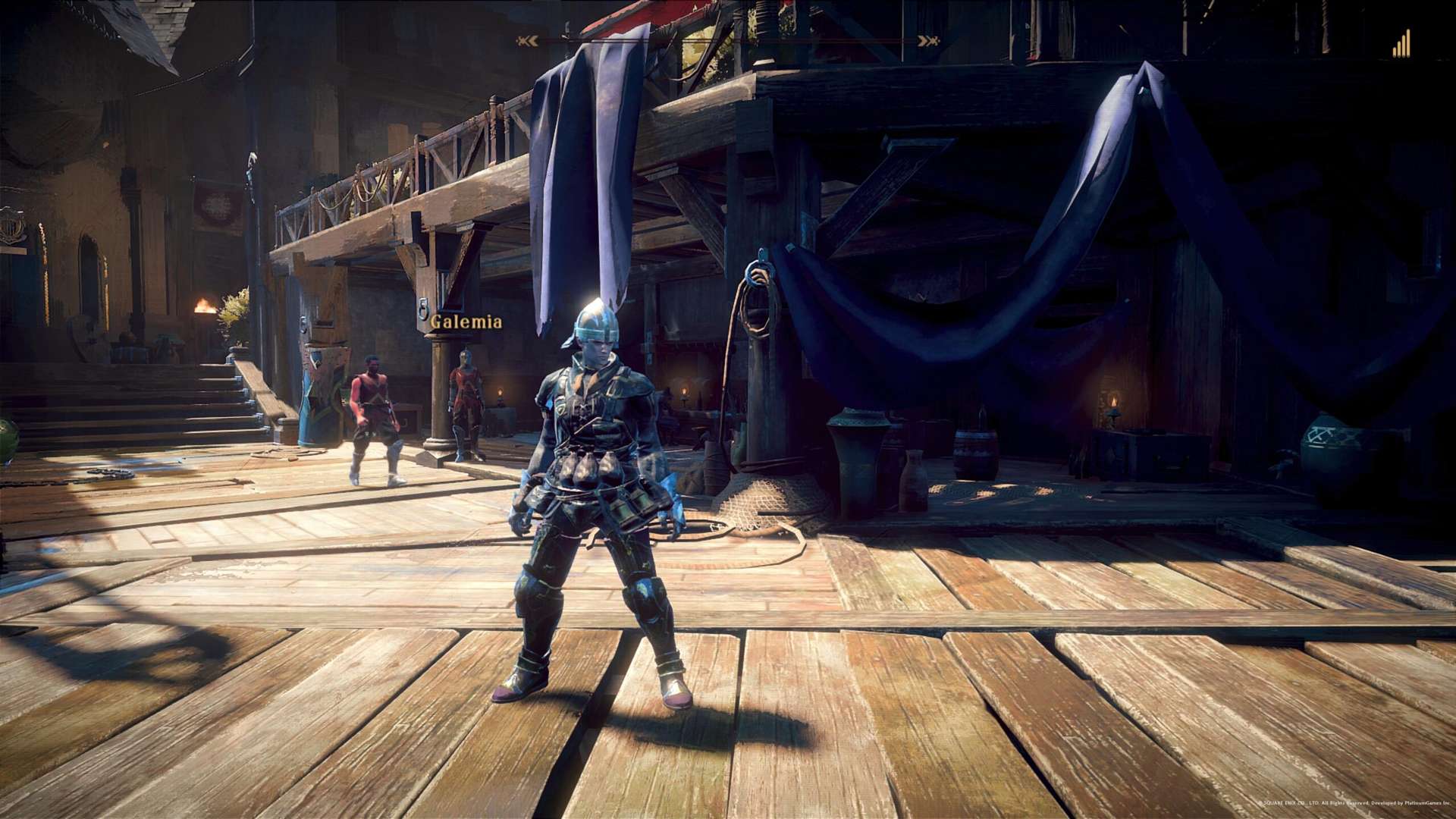Select the Galemia player nameplate
1456x819 pixels.
coord(466,322)
